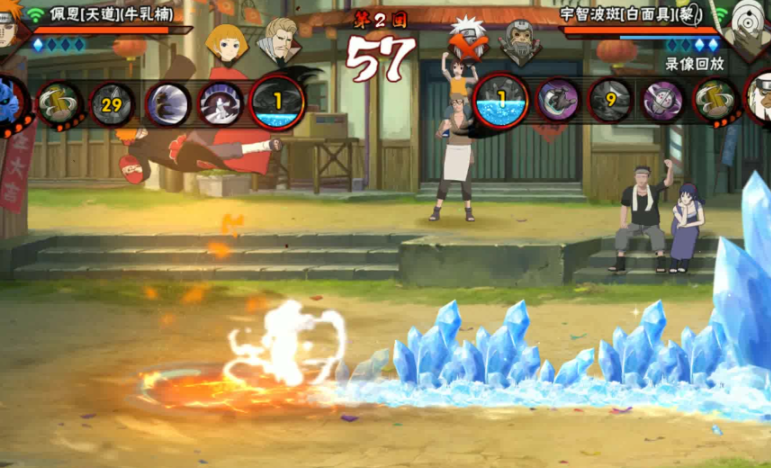Click Madara's skill showing cooldown 9
Viewport: 771px width, 468px height.
(610, 101)
